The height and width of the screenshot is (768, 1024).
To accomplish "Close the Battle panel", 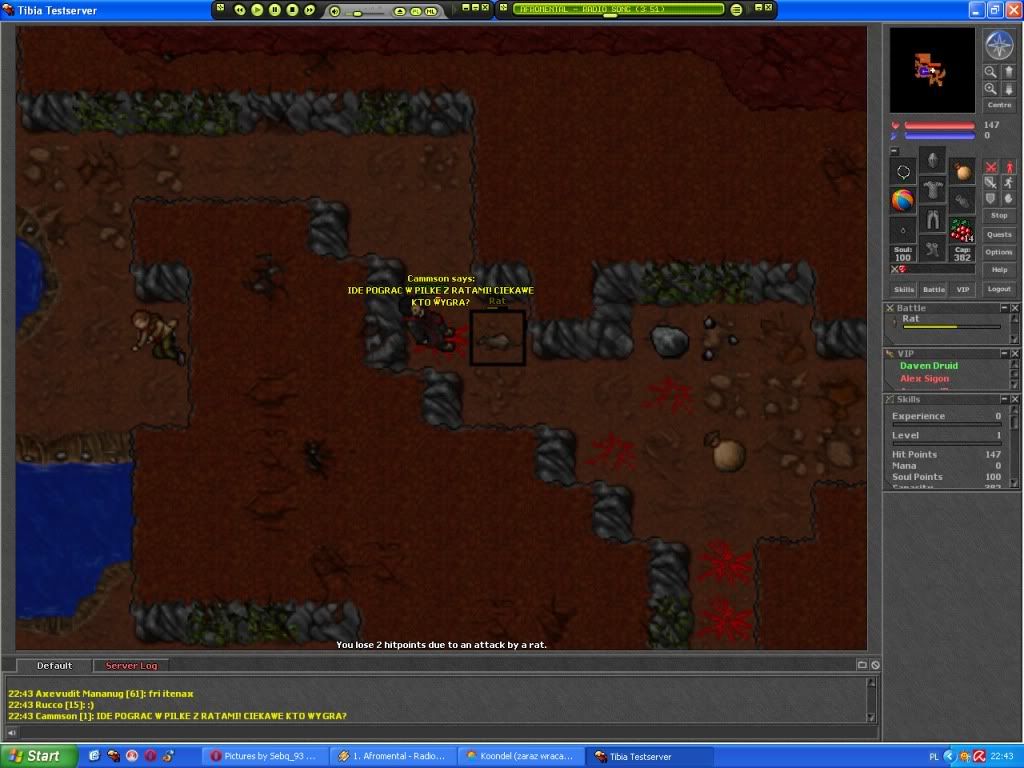I will pos(1015,308).
